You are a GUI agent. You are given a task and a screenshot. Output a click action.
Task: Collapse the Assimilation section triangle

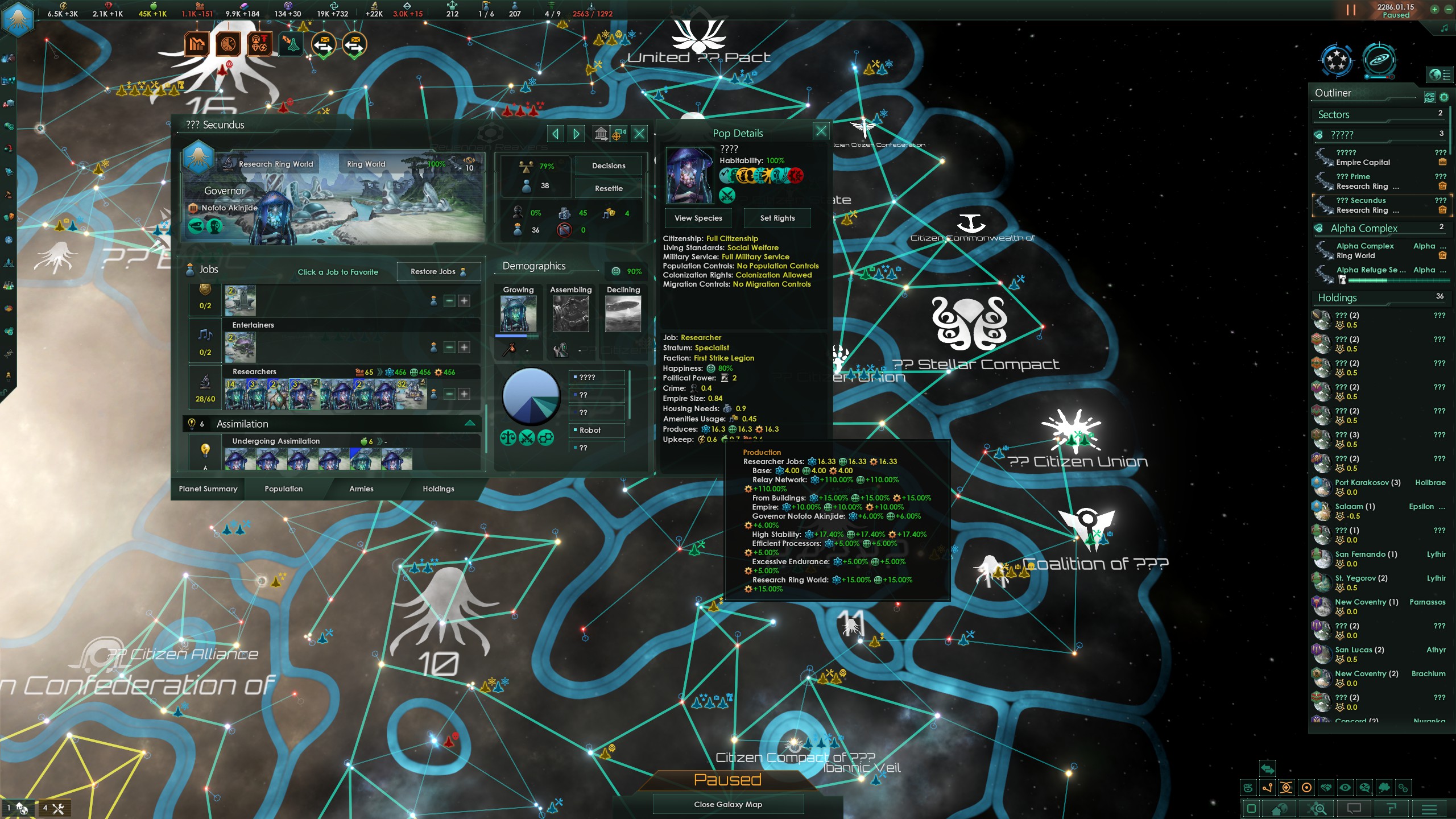pyautogui.click(x=470, y=423)
